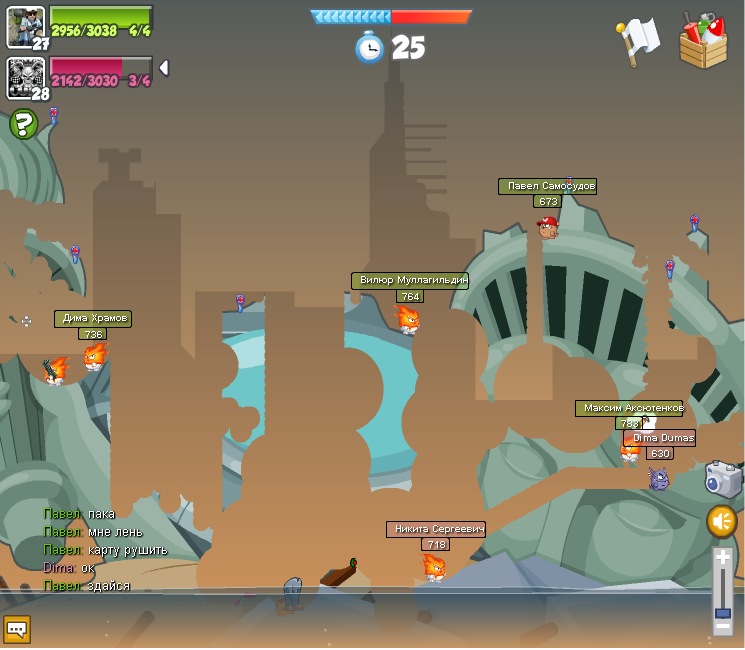Select the pink team avatar, level 28

point(25,77)
